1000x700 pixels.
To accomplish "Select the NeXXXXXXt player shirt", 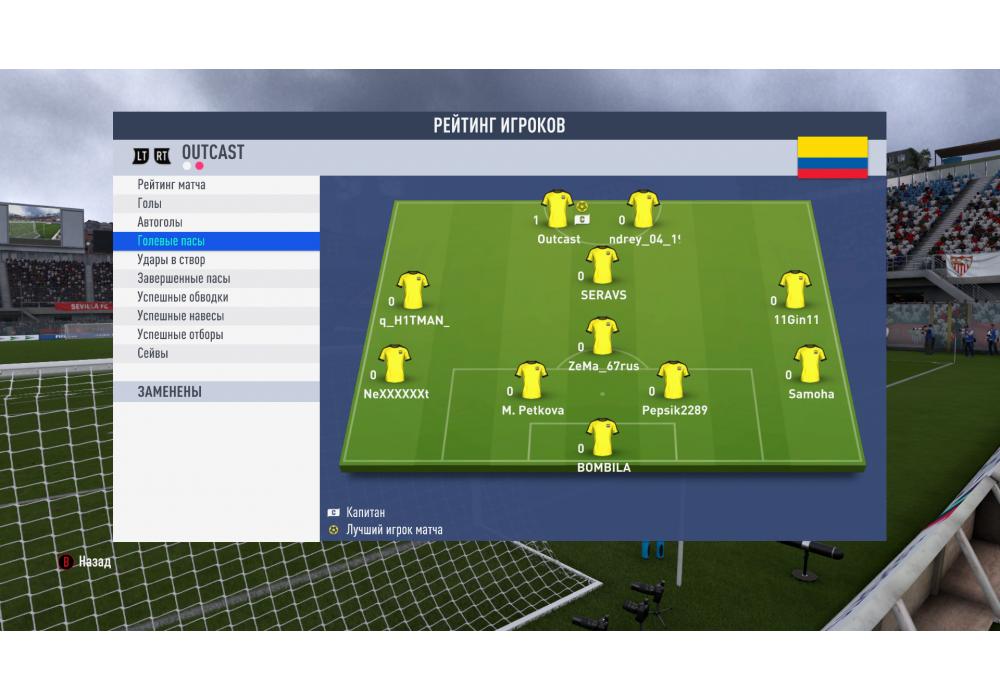I will tap(395, 364).
